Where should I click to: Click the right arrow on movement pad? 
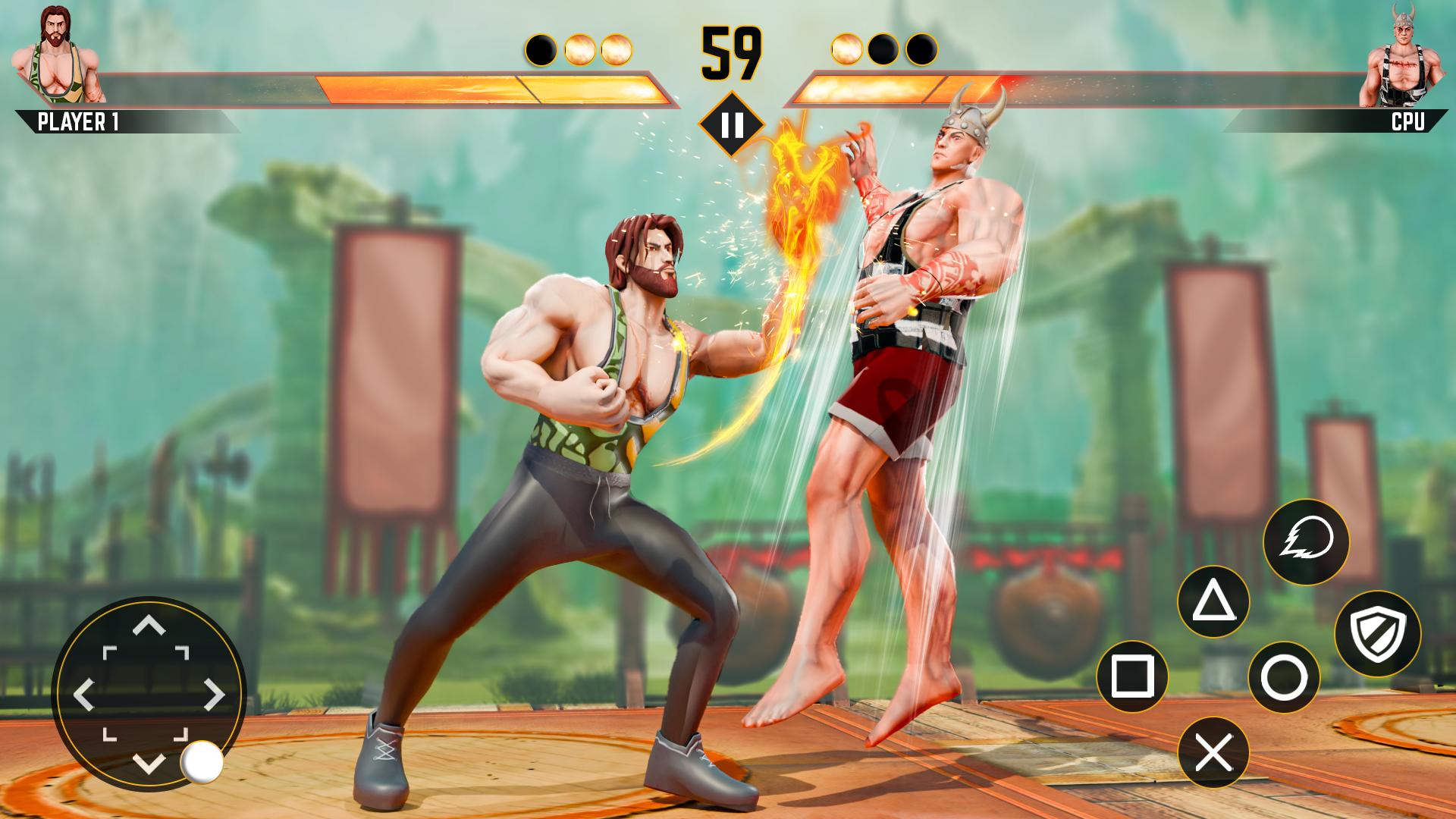(x=215, y=694)
